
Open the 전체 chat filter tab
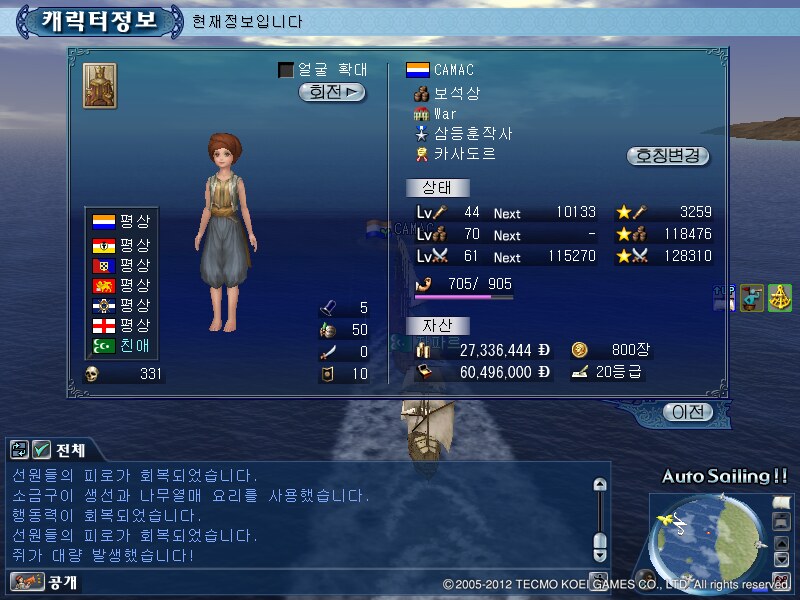tap(70, 450)
